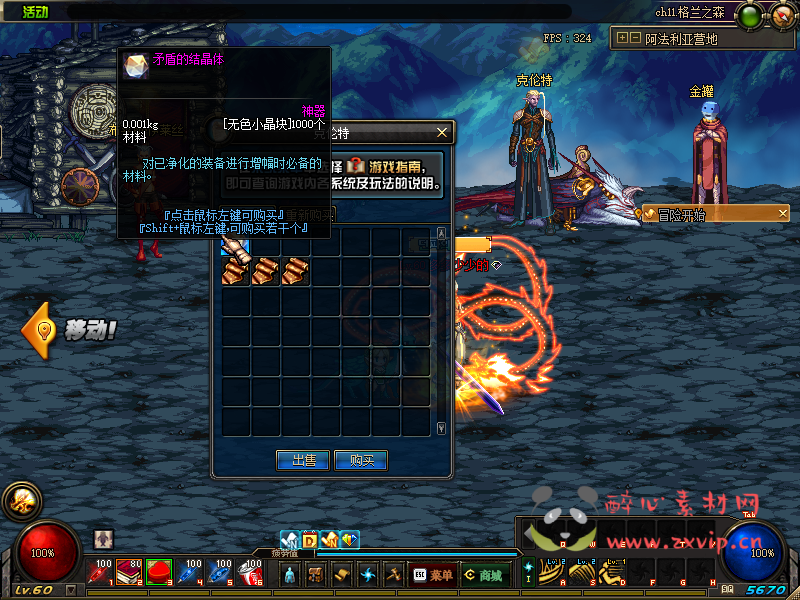Use the spellbook item in quickslot two
This screenshot has width=800, height=600.
[x=129, y=573]
